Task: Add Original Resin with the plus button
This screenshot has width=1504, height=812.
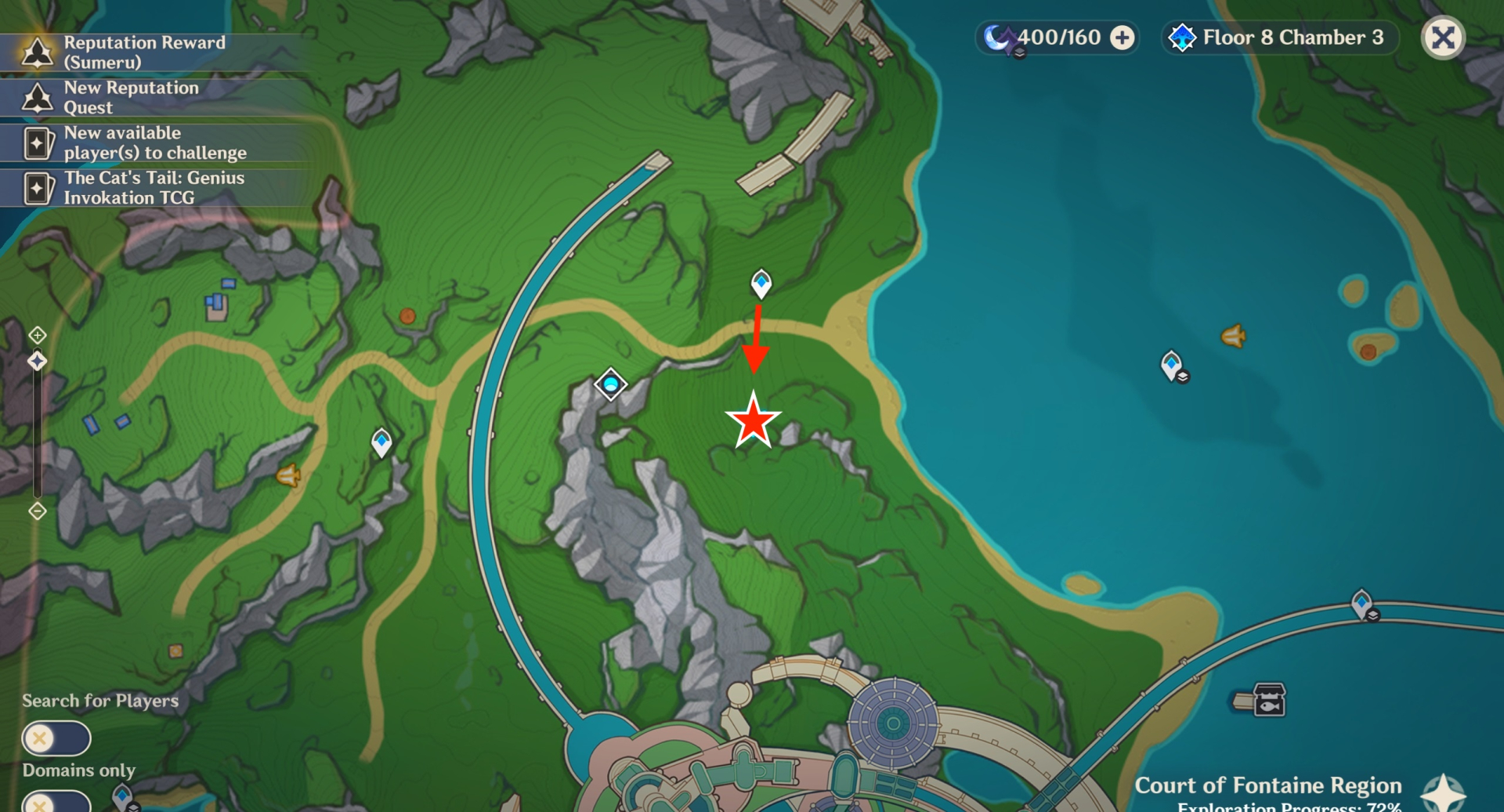Action: pyautogui.click(x=1123, y=38)
